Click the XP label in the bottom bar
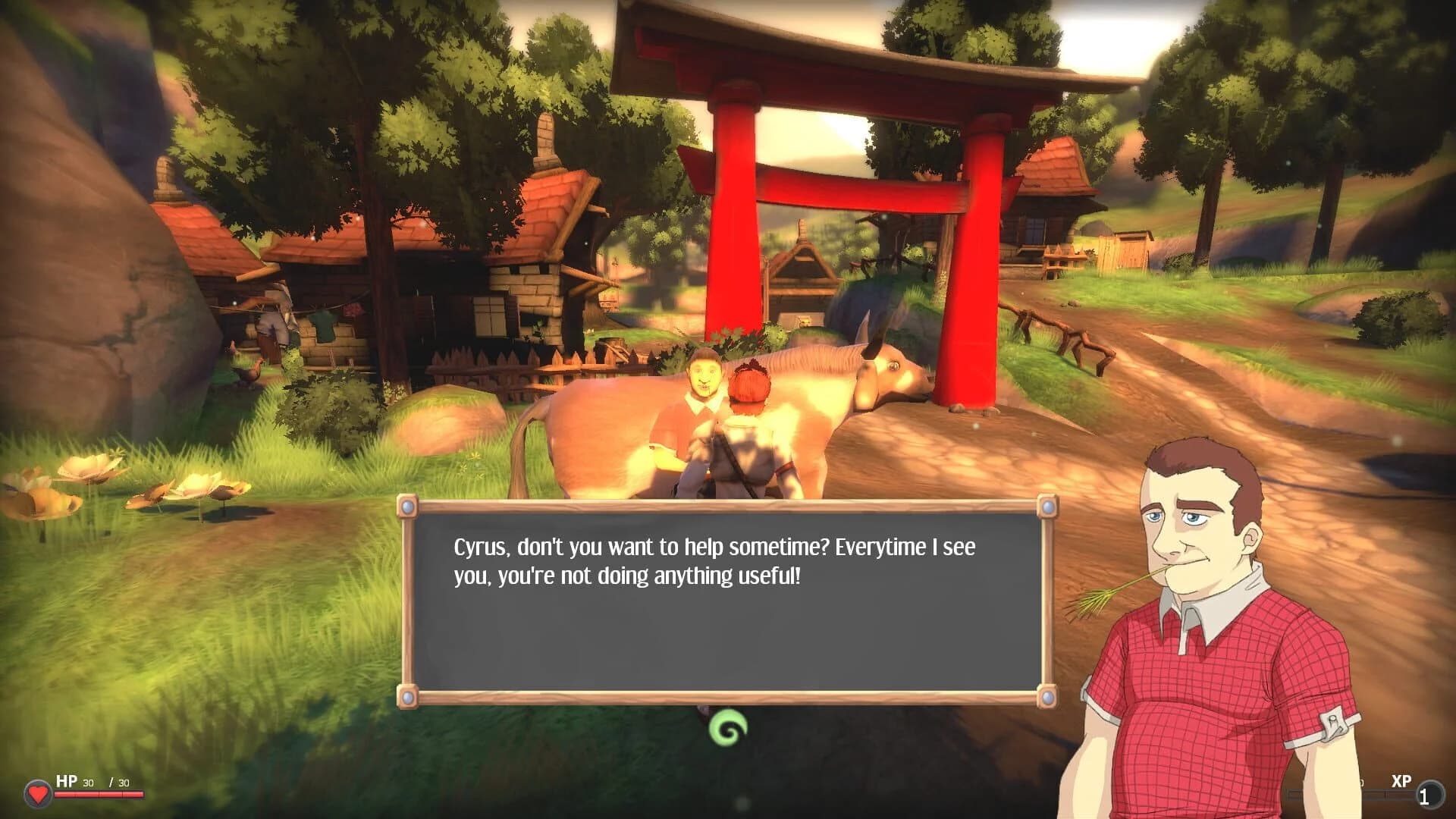Viewport: 1456px width, 819px height. point(1401,780)
